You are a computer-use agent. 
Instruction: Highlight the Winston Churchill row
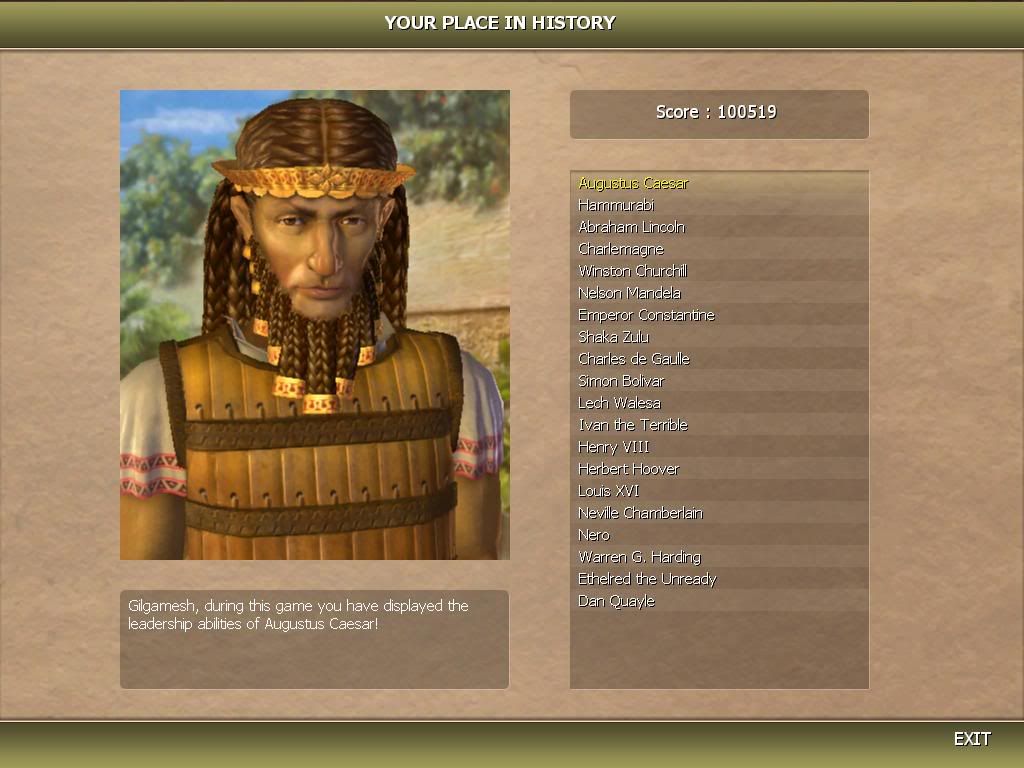click(632, 271)
